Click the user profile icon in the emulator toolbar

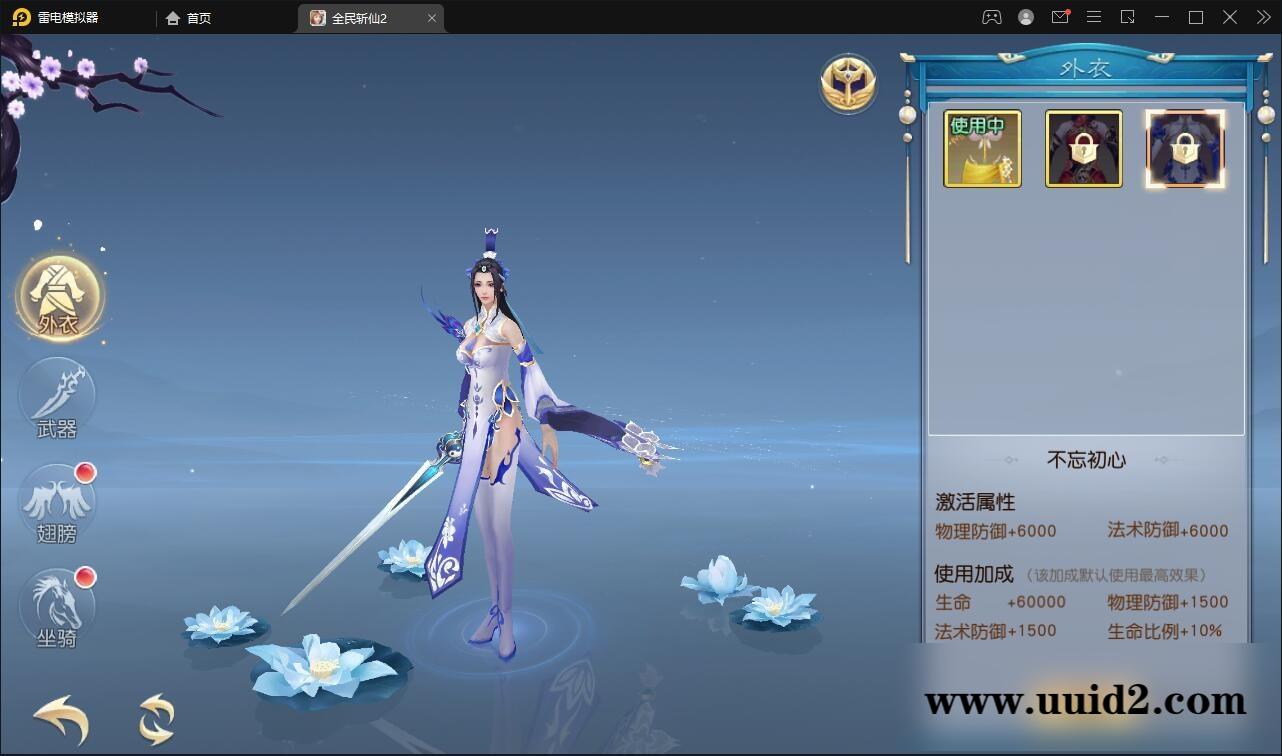[x=1026, y=17]
